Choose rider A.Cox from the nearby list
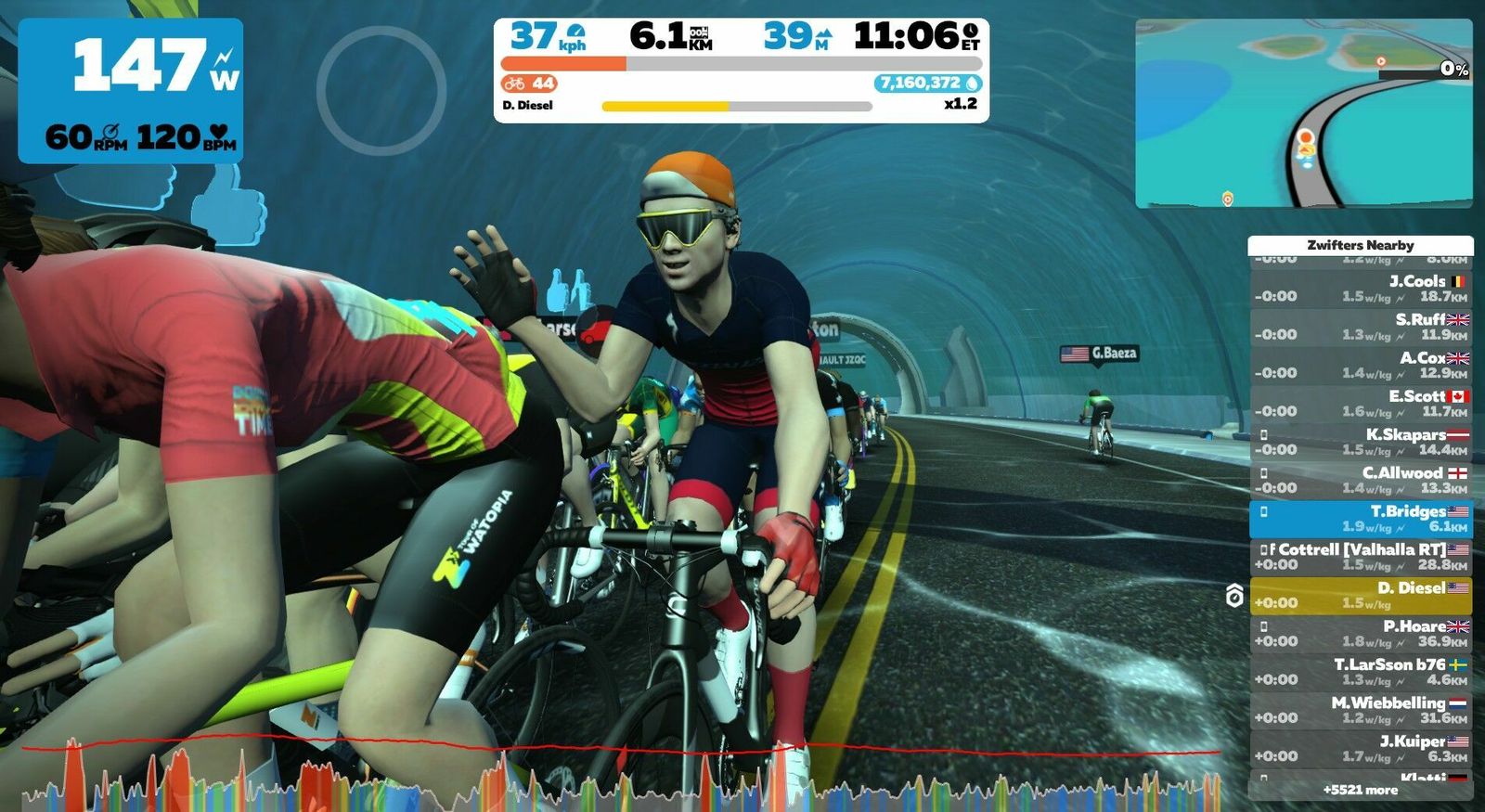Image resolution: width=1485 pixels, height=812 pixels. click(x=1361, y=365)
